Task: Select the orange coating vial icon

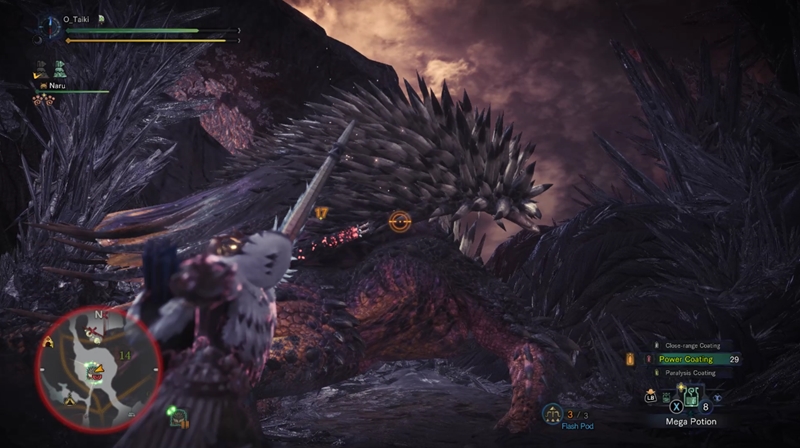Action: (630, 359)
